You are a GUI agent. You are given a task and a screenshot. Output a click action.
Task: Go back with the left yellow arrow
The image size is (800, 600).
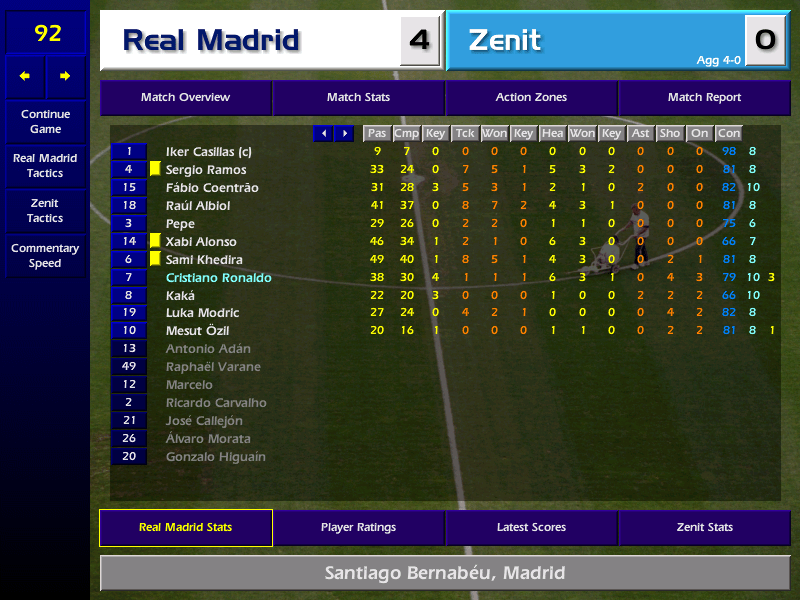click(25, 76)
